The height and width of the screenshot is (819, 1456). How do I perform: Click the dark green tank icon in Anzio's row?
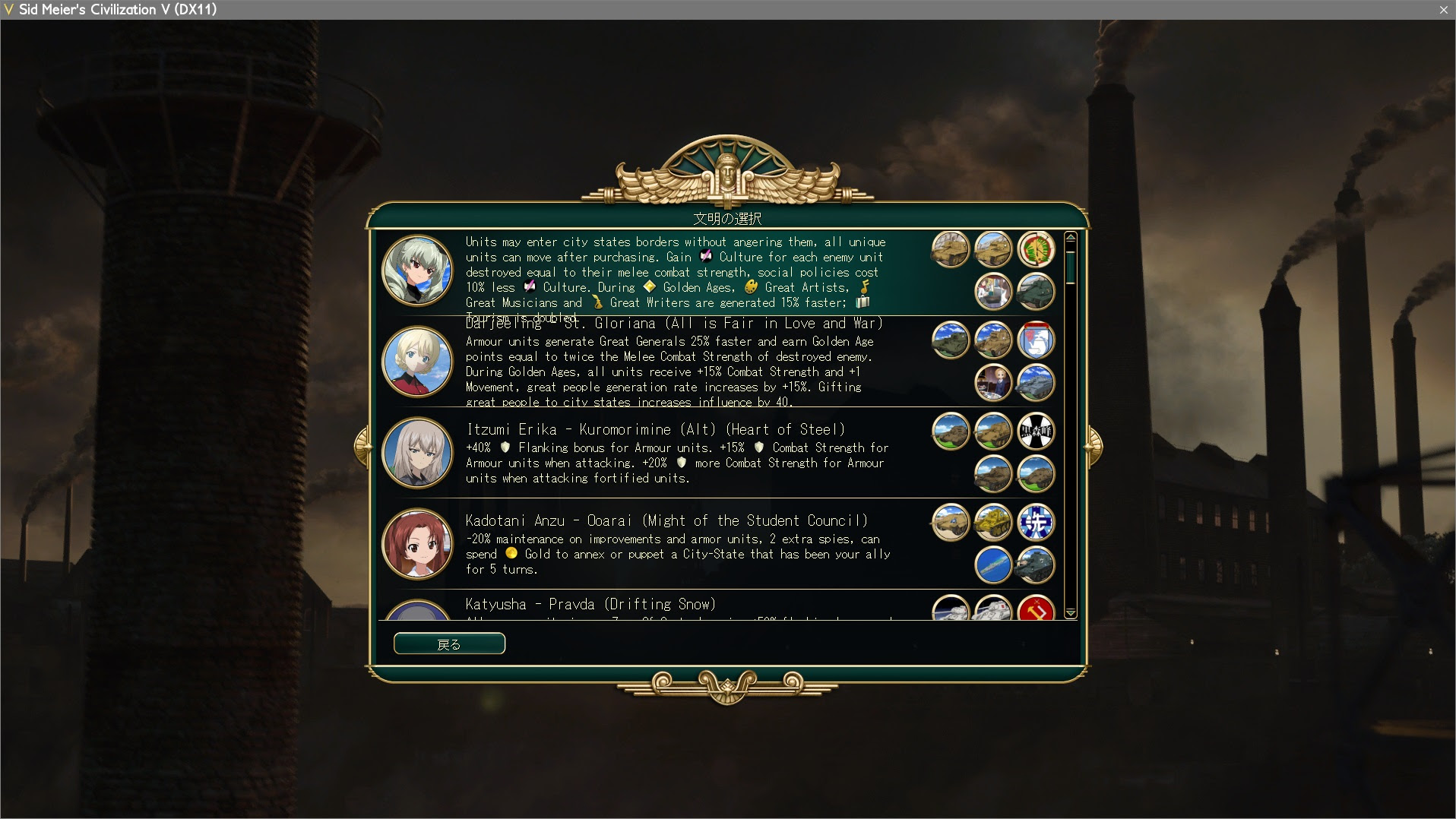(1037, 292)
